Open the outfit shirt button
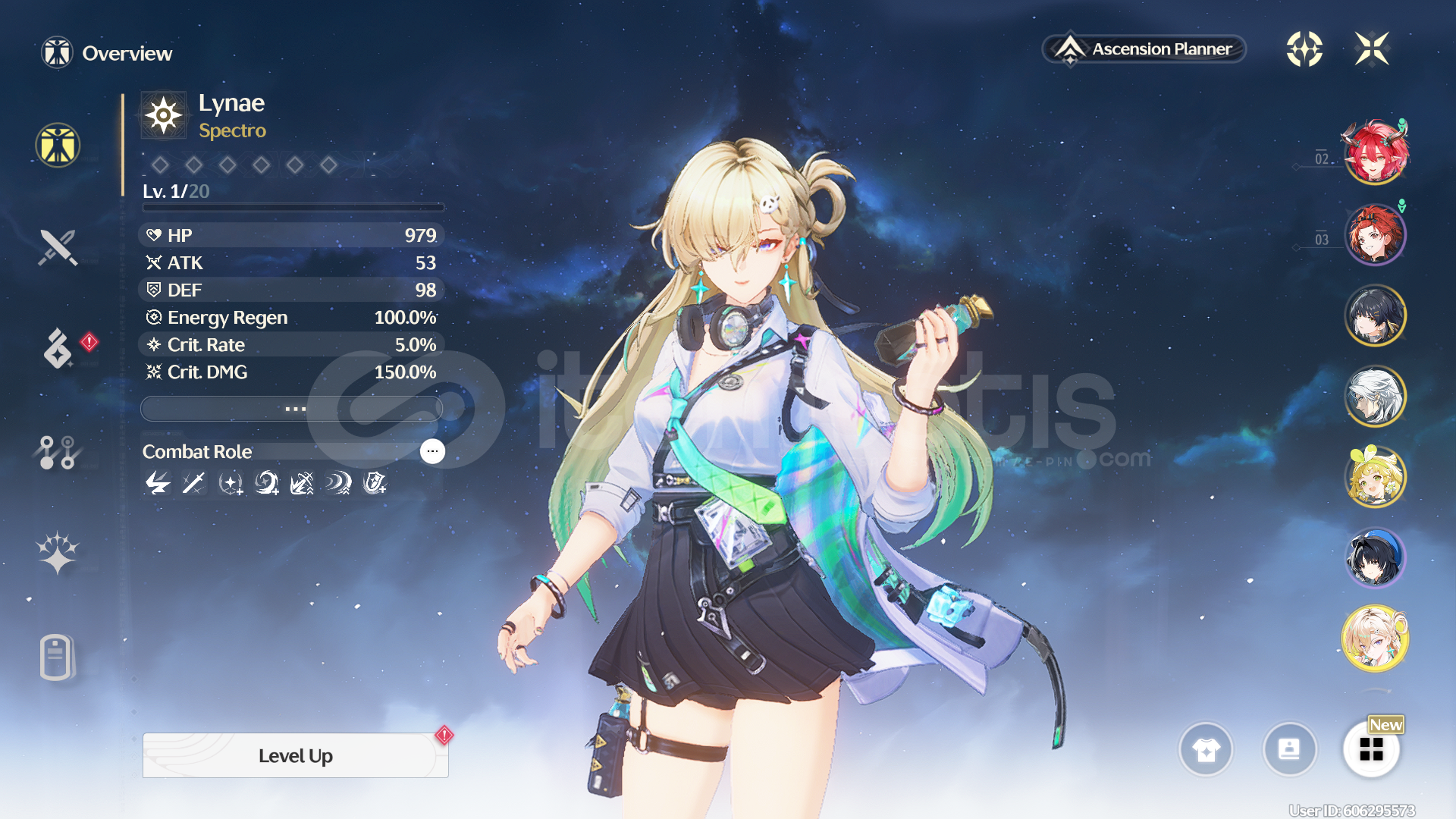 point(1206,749)
